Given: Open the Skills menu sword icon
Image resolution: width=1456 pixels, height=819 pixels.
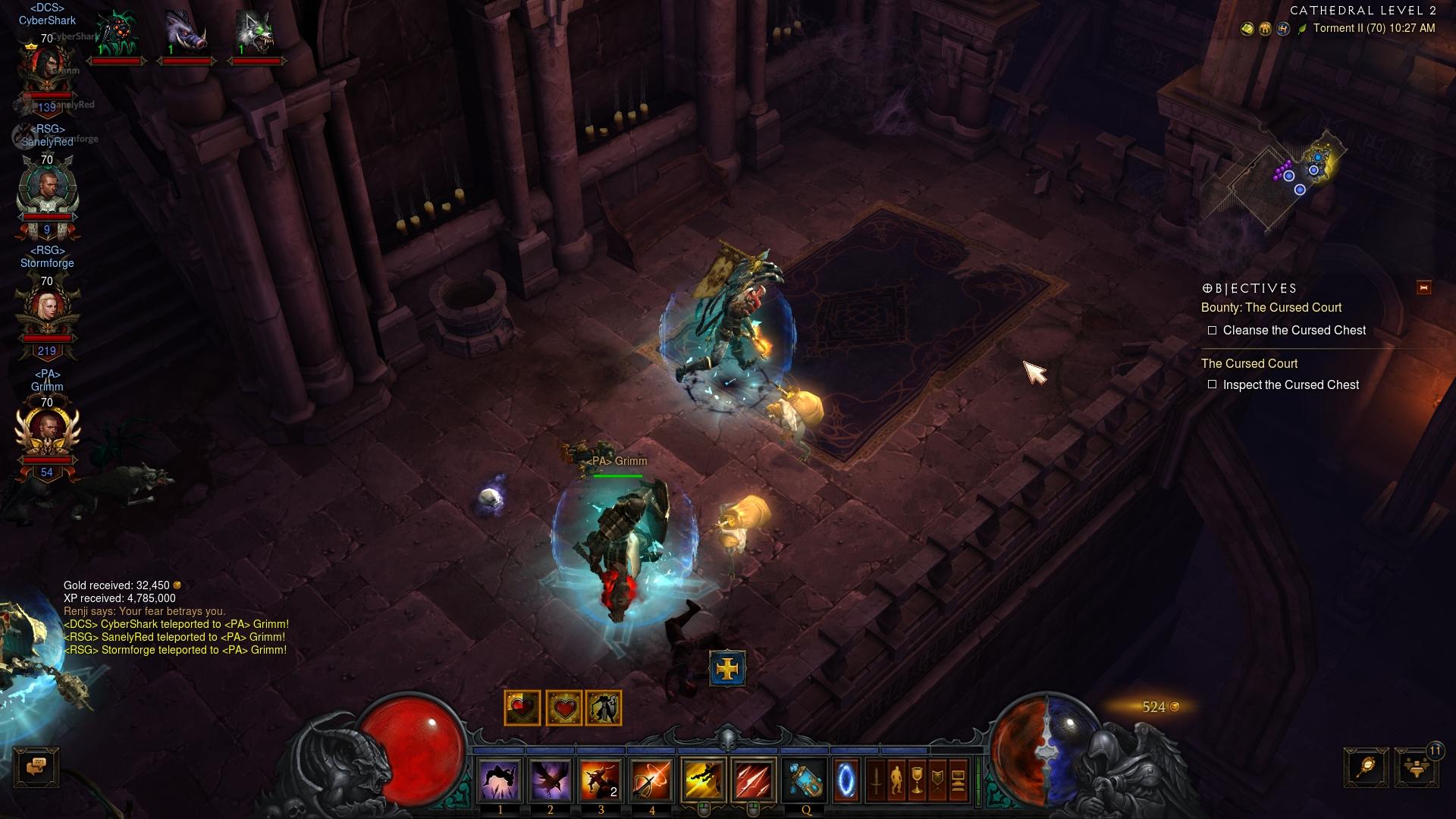Looking at the screenshot, I should point(876,781).
